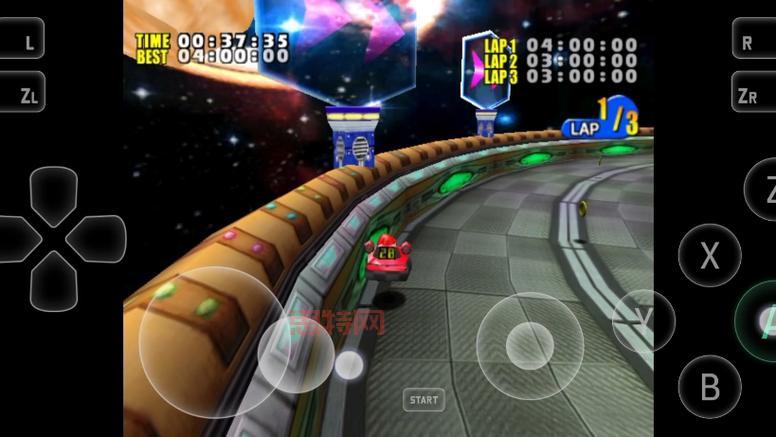Tap the round B button

pos(709,386)
